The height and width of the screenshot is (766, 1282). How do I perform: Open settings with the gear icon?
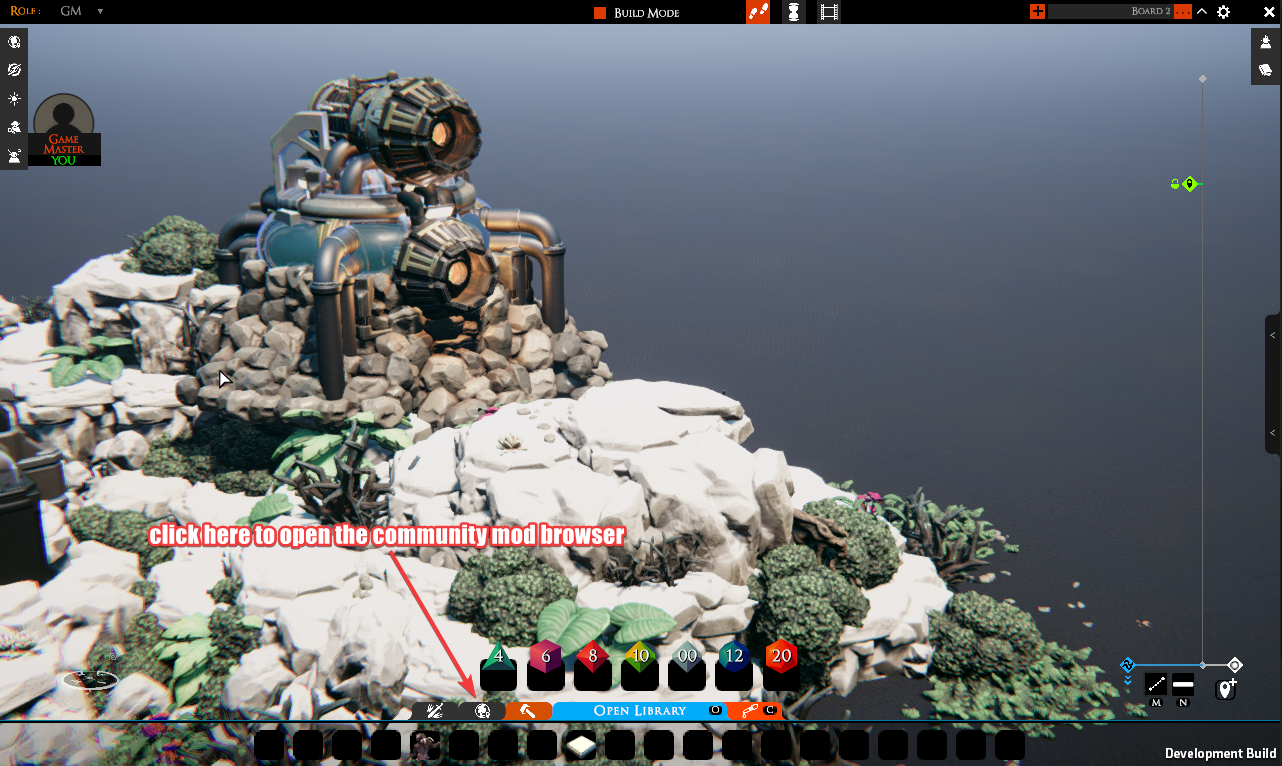[1223, 12]
